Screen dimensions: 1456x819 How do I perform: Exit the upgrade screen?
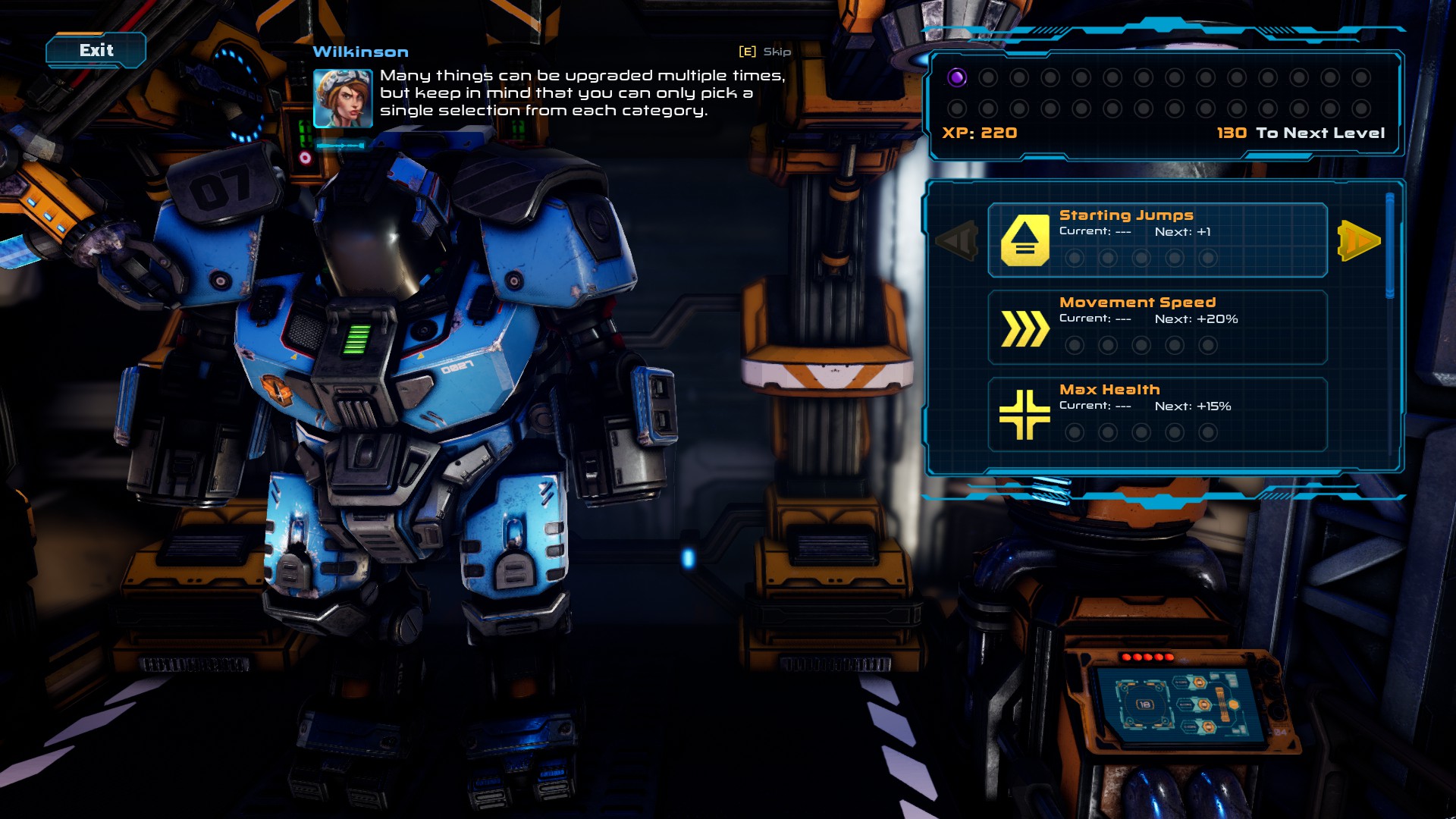96,51
